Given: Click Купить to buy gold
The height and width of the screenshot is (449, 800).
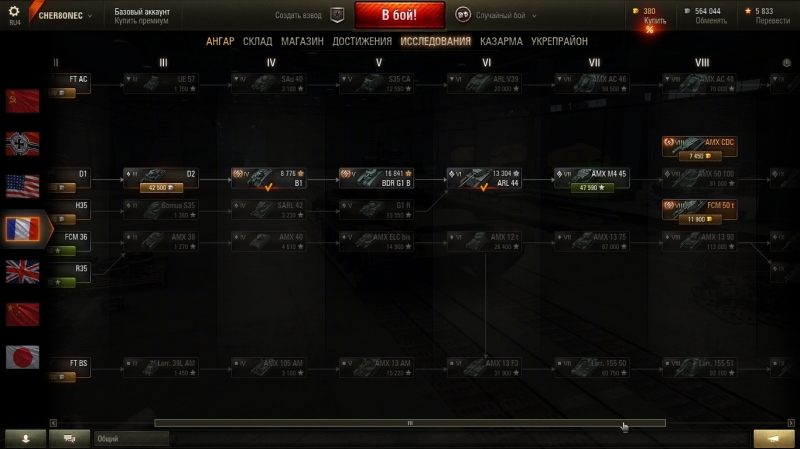Looking at the screenshot, I should 655,19.
